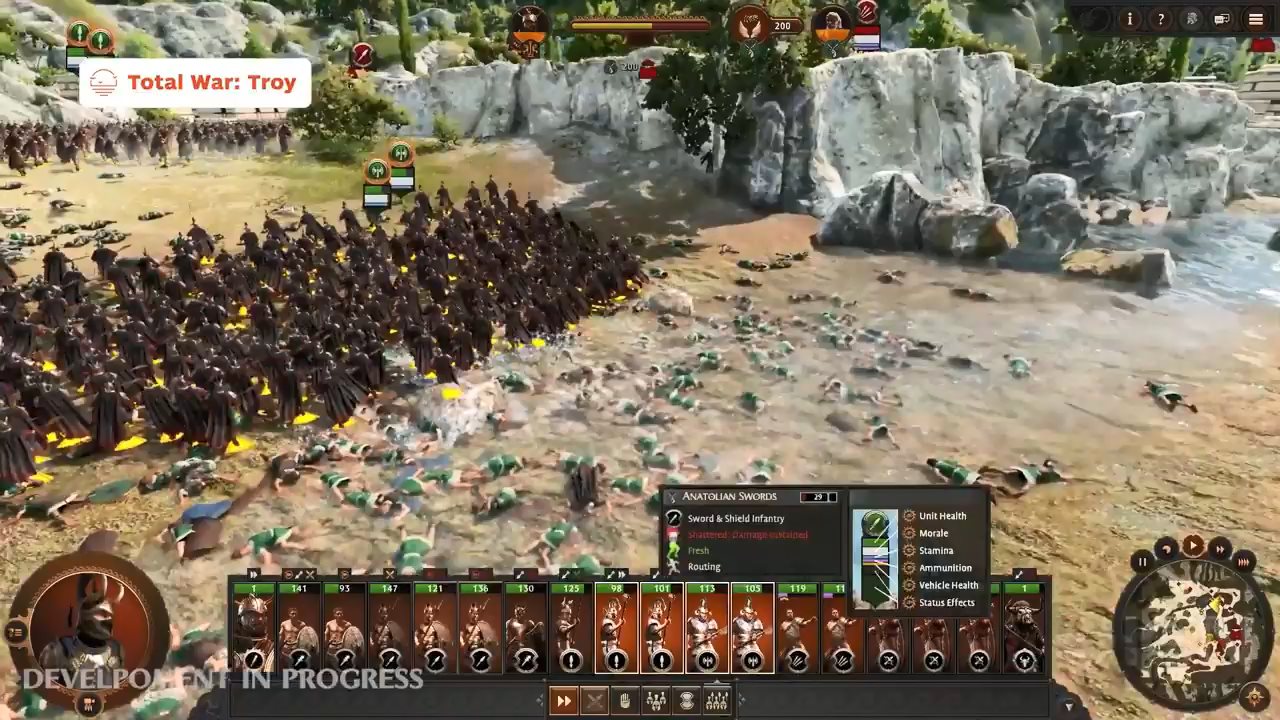1280x720 pixels.
Task: Activate slow motion speed button
Action: [x=1166, y=548]
